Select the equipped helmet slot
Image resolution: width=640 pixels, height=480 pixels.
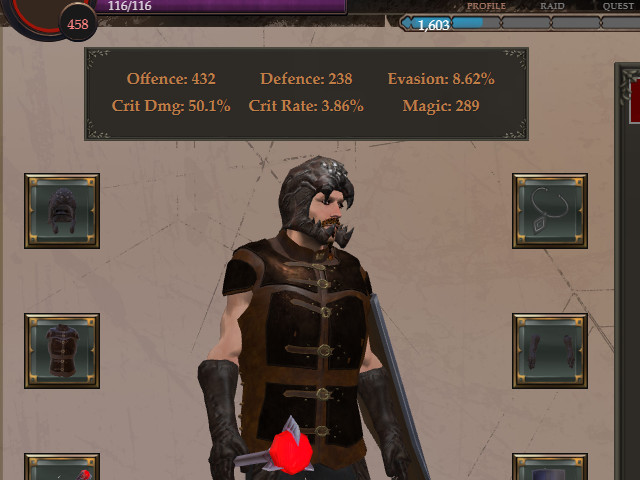tap(62, 211)
